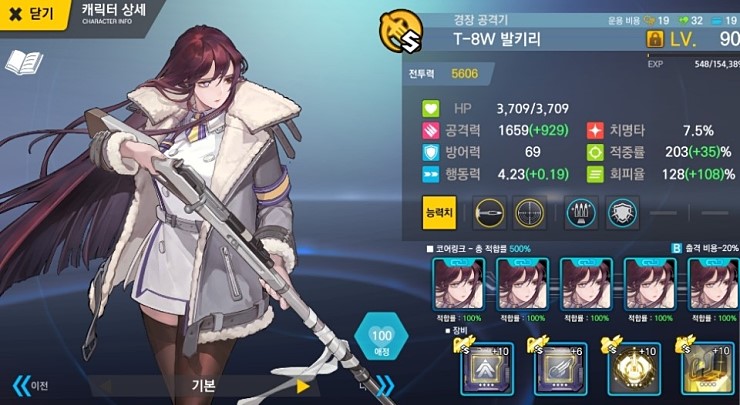Switch to the next skin with yellow arrow
This screenshot has height=405, width=740.
tap(303, 386)
